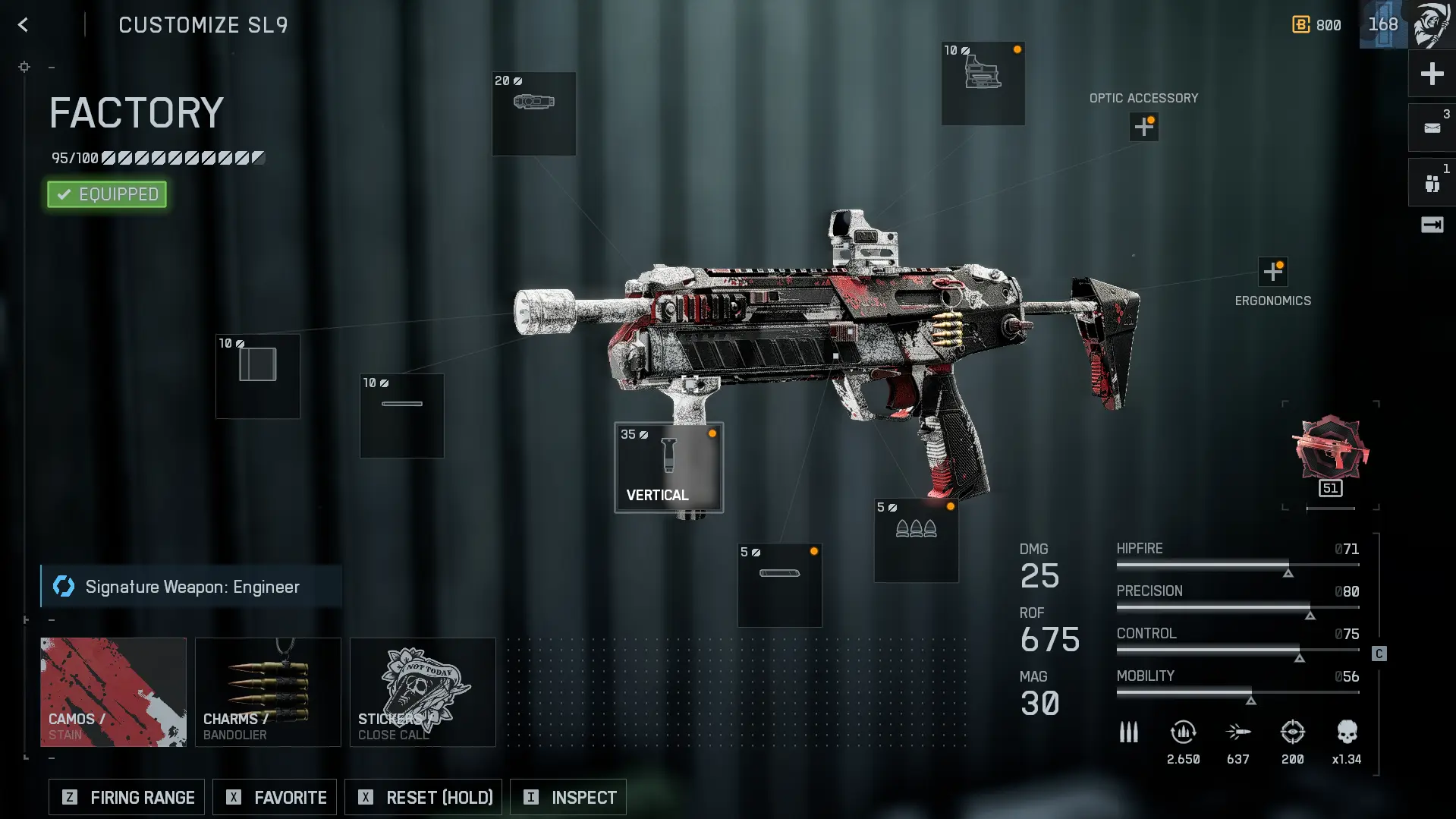The image size is (1456, 819).
Task: Click the Equipped status button
Action: [x=107, y=194]
